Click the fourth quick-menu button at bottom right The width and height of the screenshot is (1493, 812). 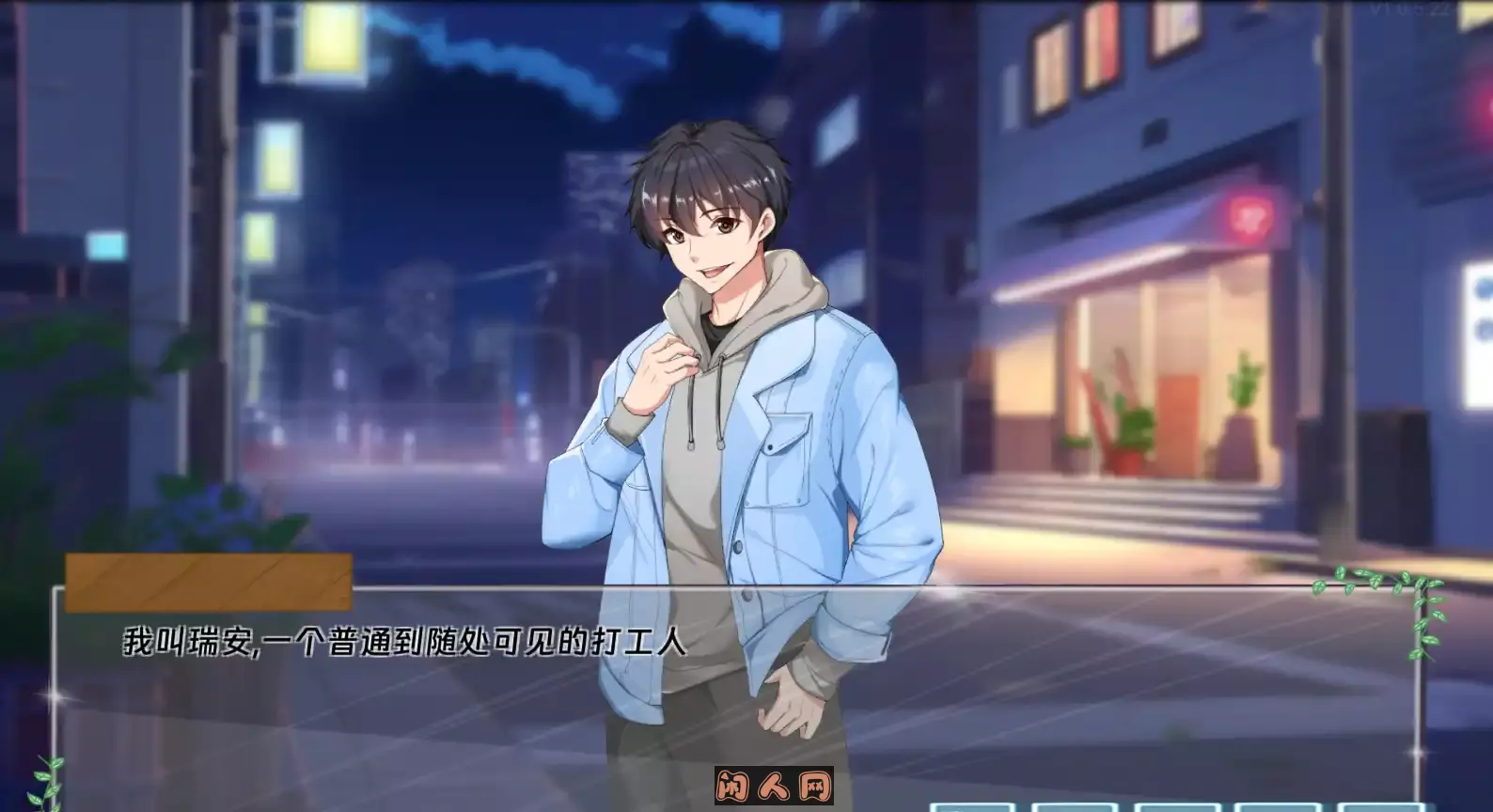[x=1275, y=806]
